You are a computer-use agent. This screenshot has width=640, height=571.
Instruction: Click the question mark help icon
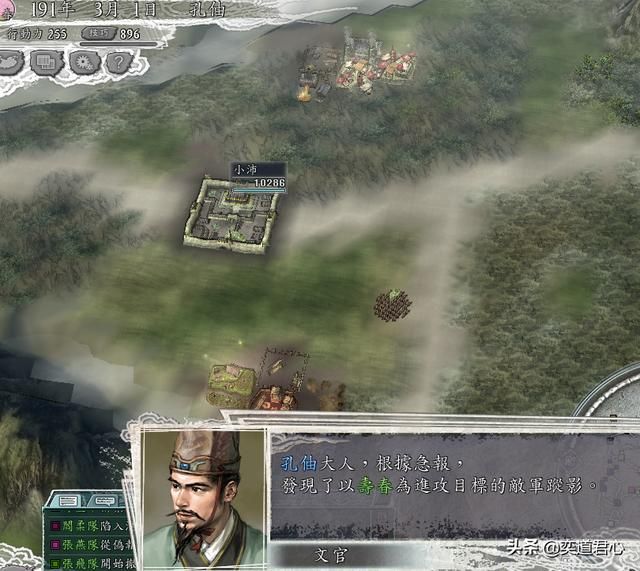click(x=118, y=62)
